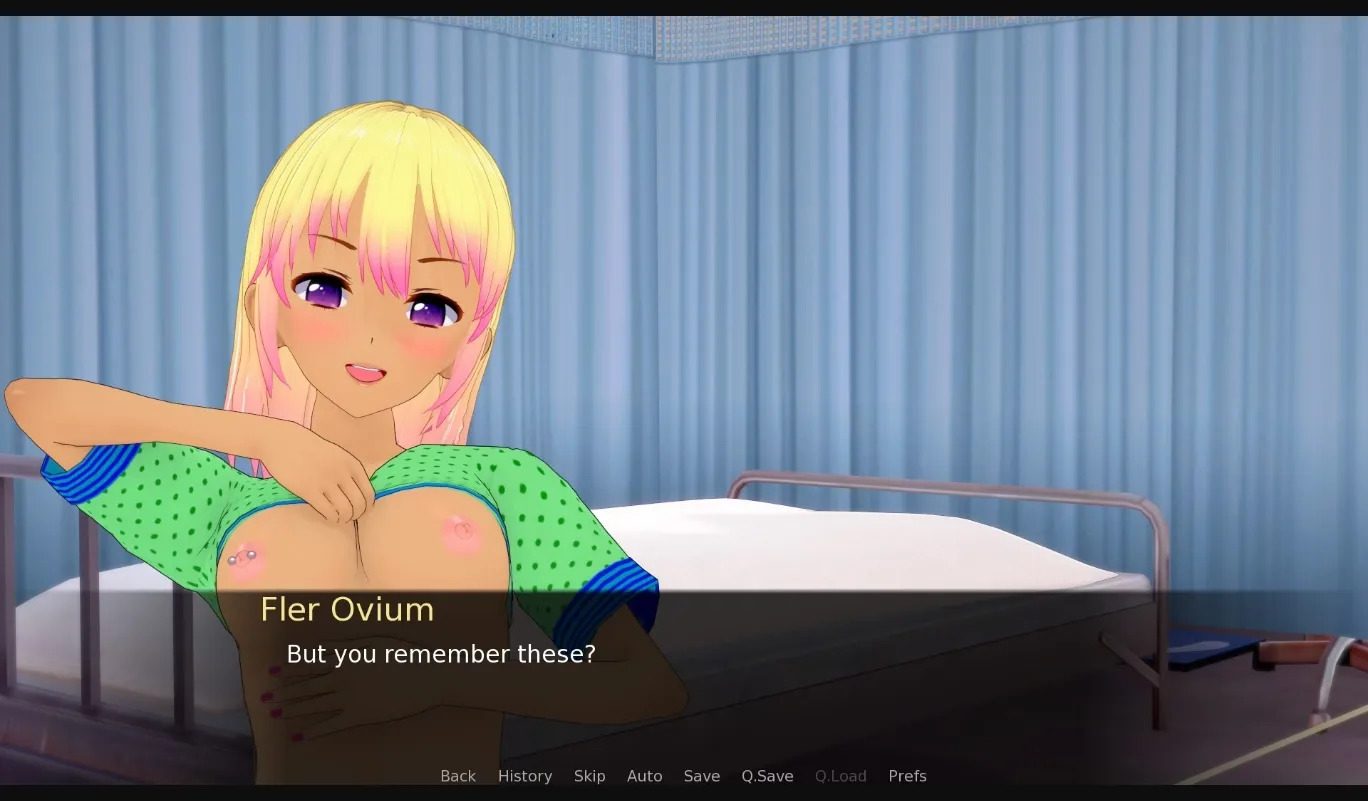Activate Auto from the quick menu

[x=644, y=776]
